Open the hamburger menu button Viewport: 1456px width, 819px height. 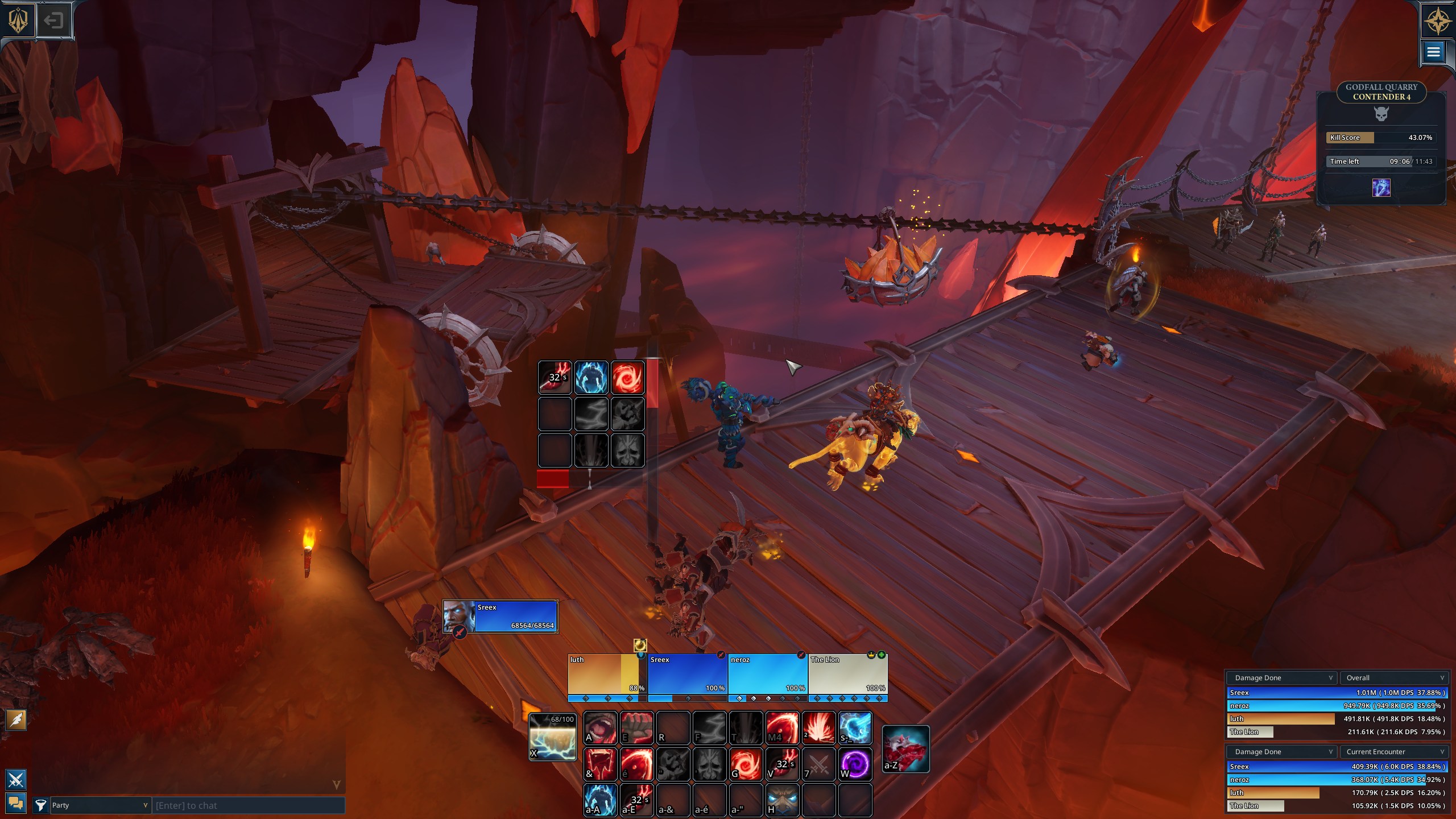[1433, 52]
